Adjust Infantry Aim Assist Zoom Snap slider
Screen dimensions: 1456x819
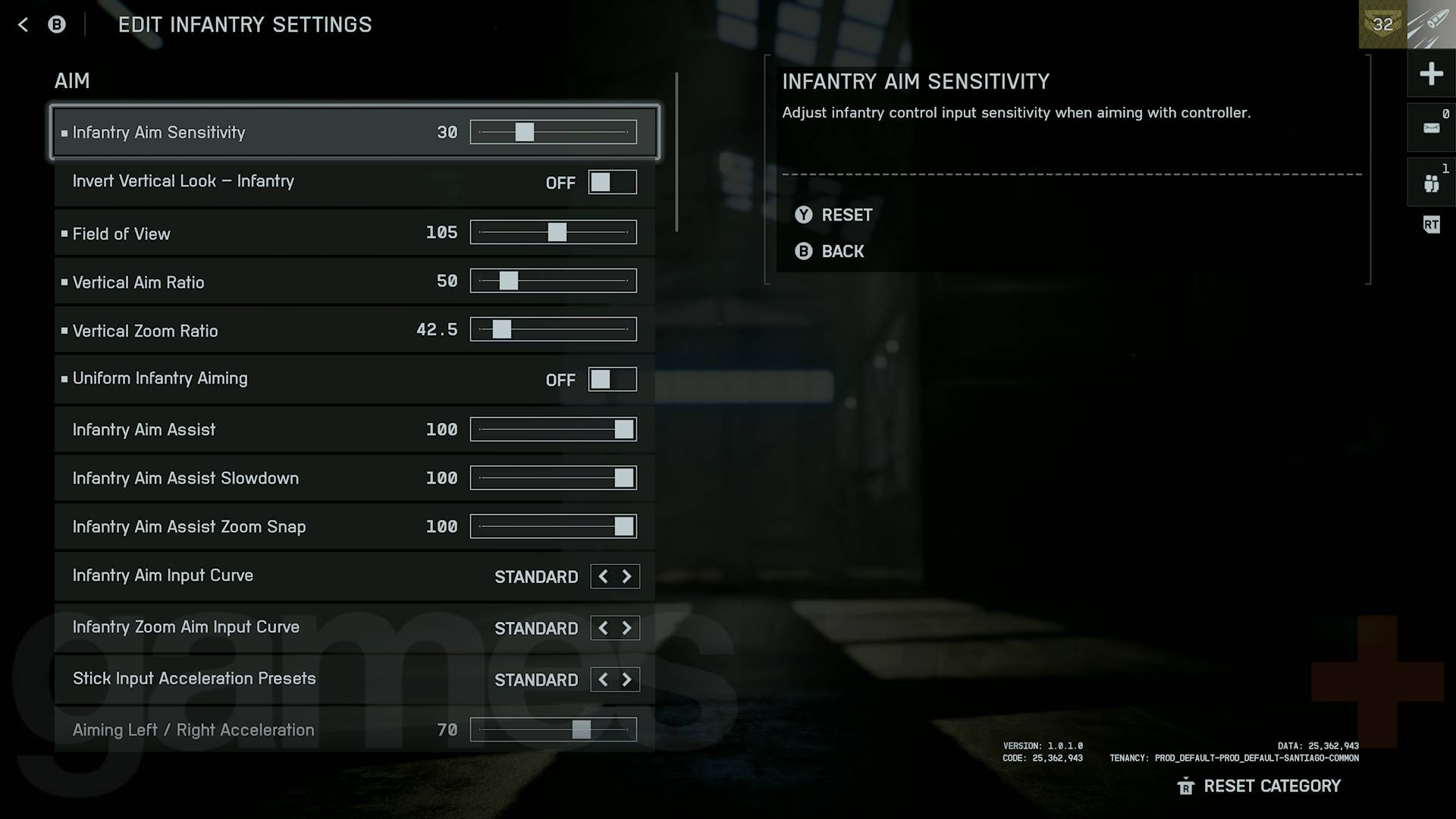tap(623, 526)
